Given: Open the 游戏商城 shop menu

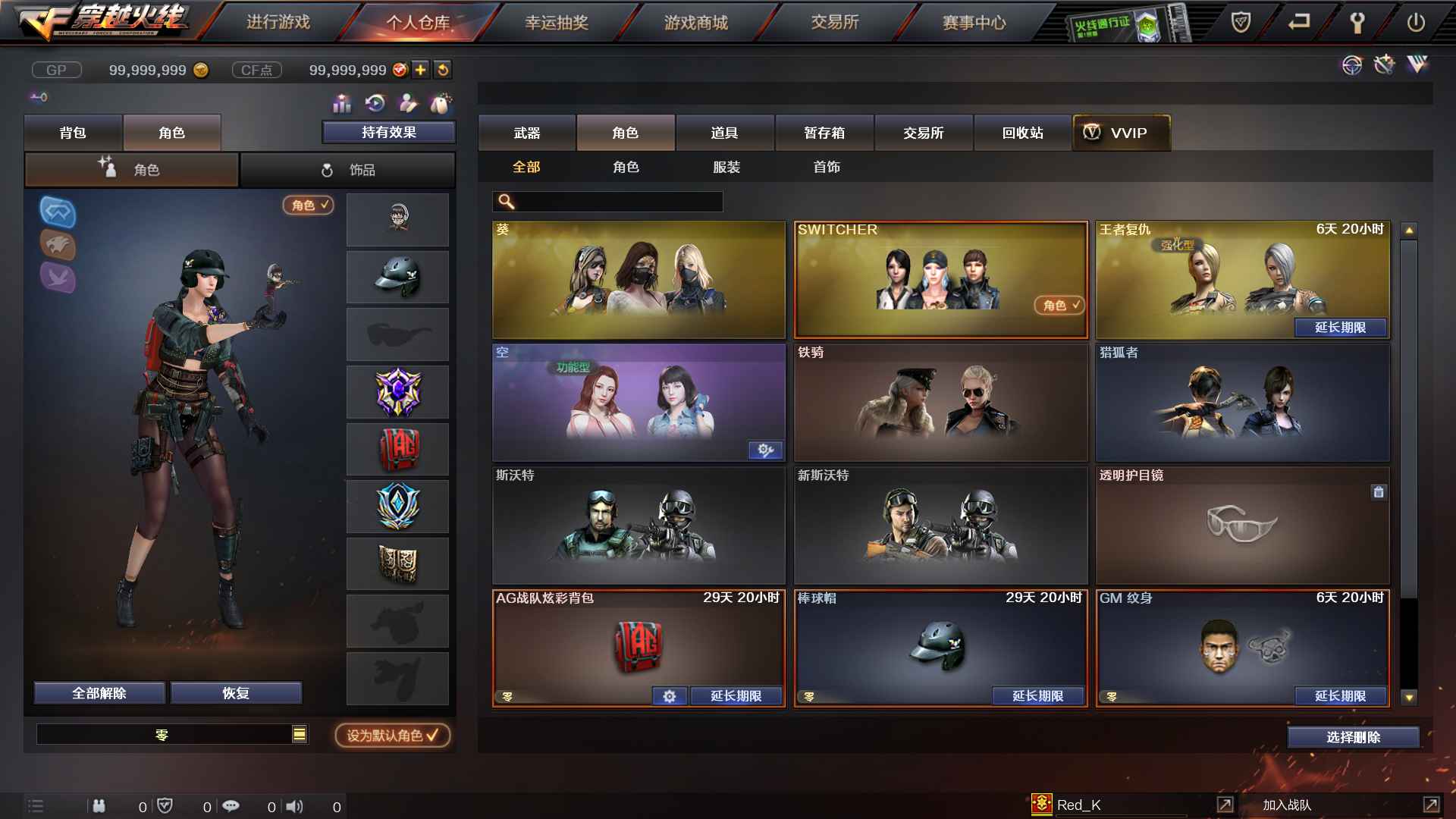Looking at the screenshot, I should (695, 23).
